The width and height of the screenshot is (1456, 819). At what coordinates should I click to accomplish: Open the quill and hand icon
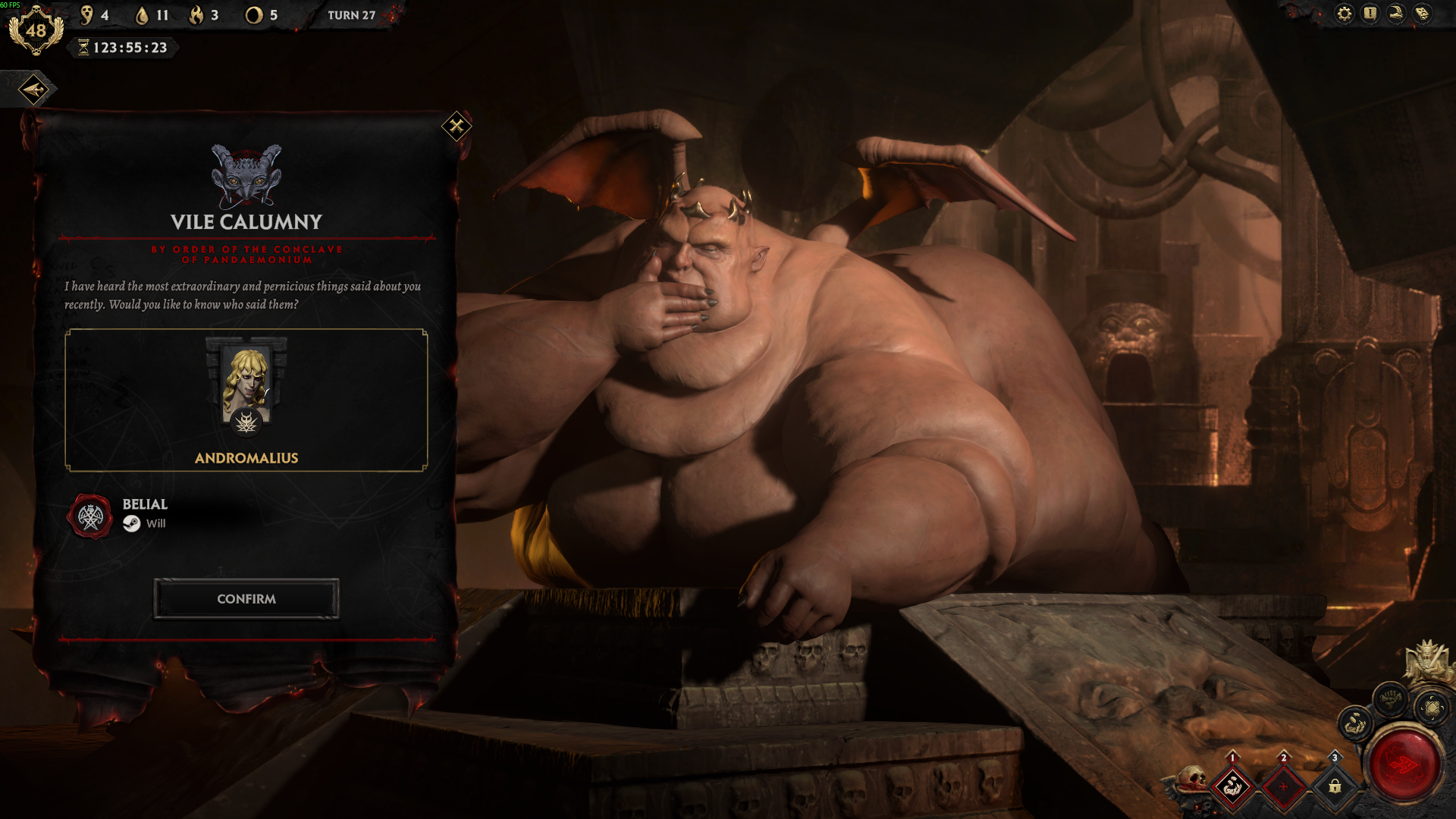pos(1396,14)
